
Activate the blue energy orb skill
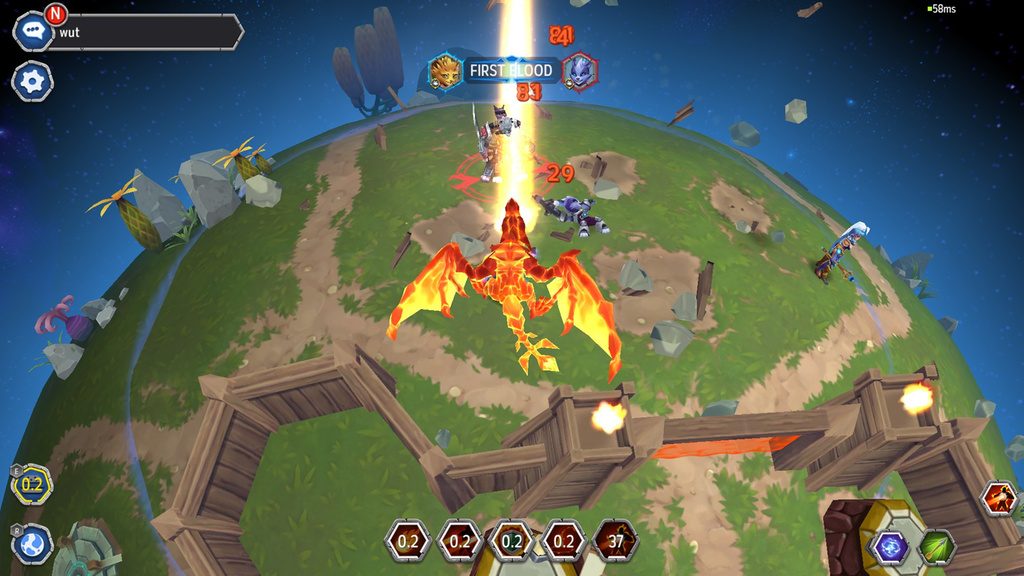[x=890, y=547]
